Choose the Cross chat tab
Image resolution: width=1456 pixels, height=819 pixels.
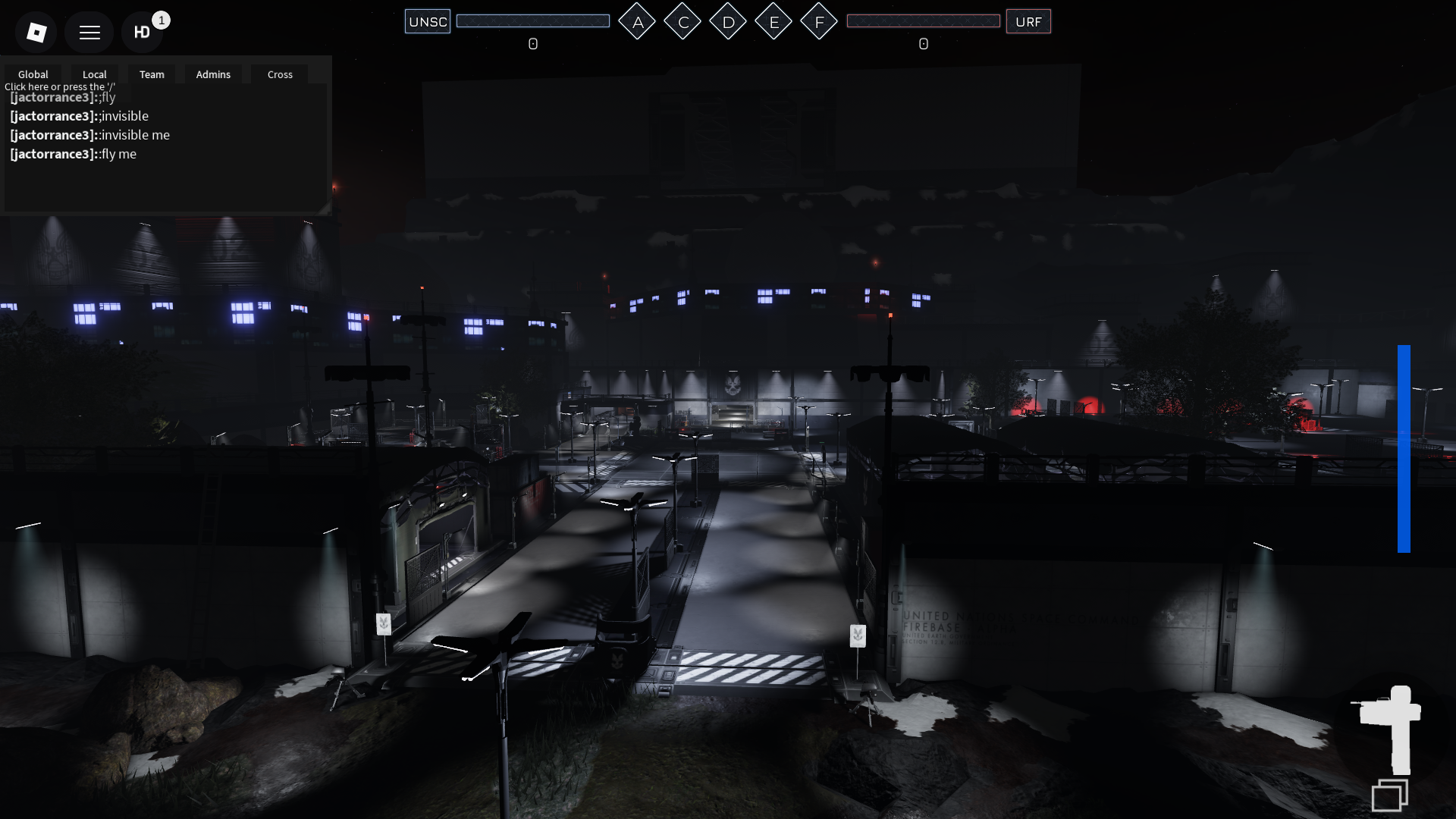(x=280, y=74)
